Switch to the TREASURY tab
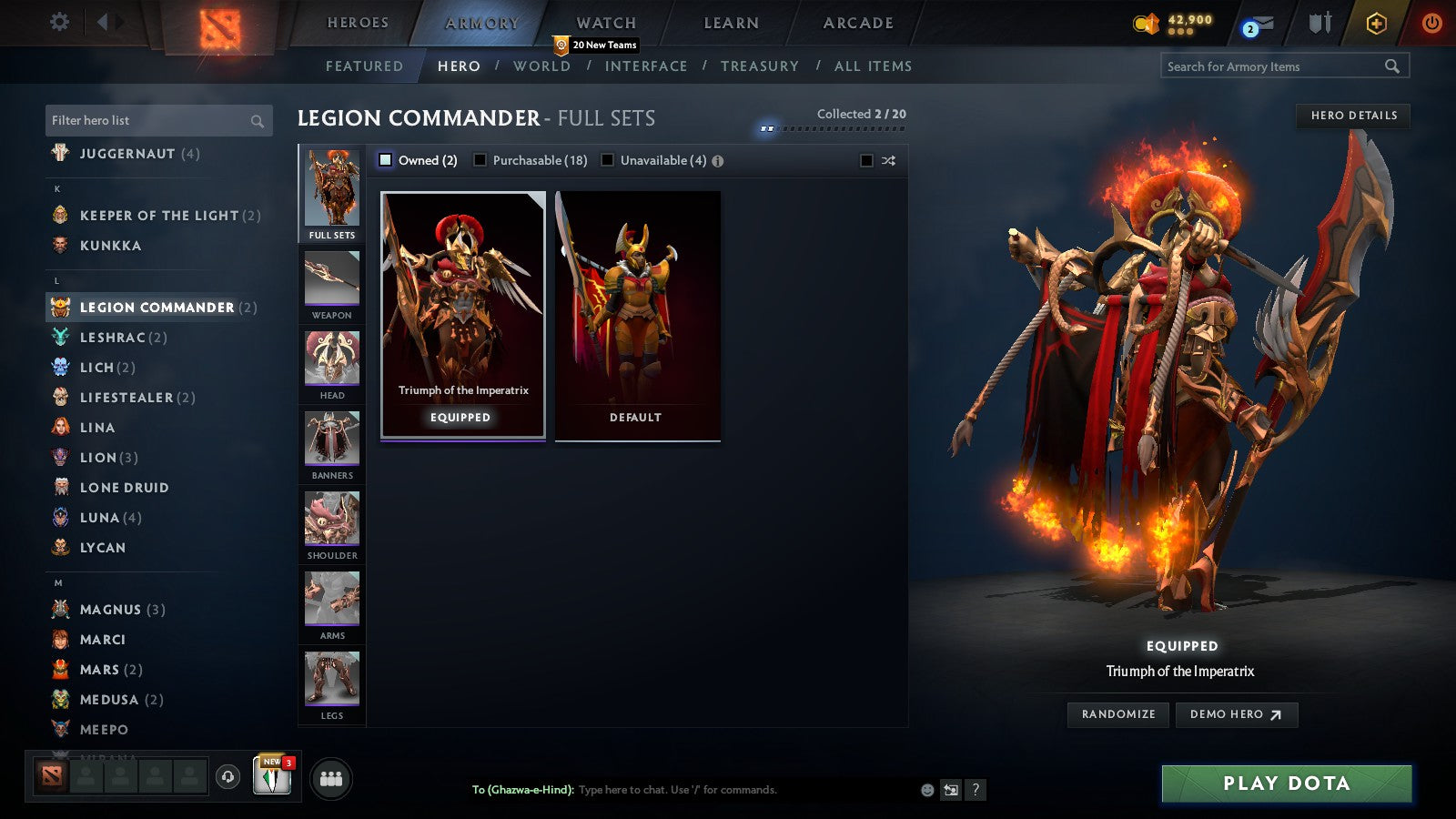This screenshot has height=819, width=1456. tap(761, 66)
